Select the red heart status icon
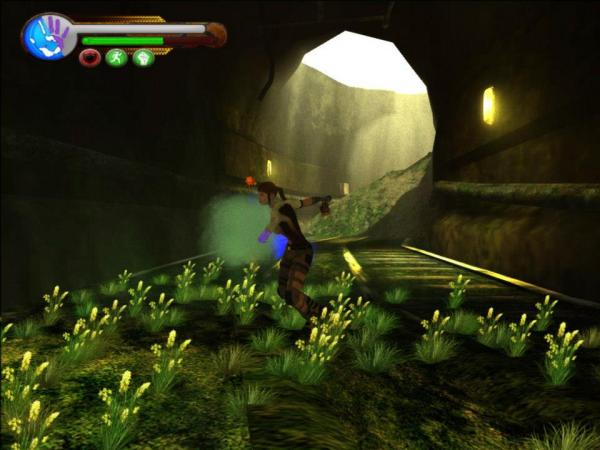 90,58
